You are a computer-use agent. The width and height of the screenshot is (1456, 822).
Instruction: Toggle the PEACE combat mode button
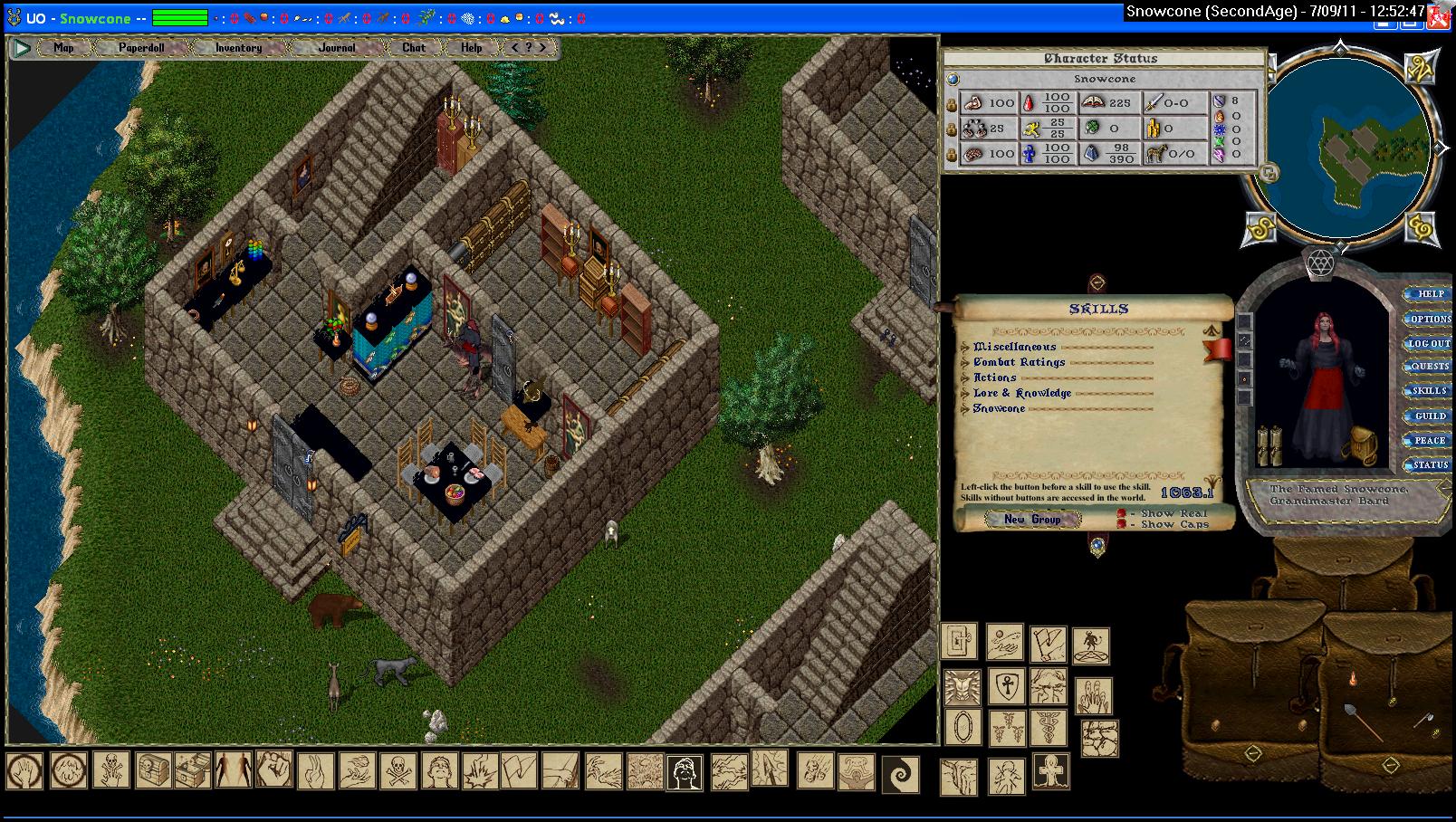(1430, 441)
